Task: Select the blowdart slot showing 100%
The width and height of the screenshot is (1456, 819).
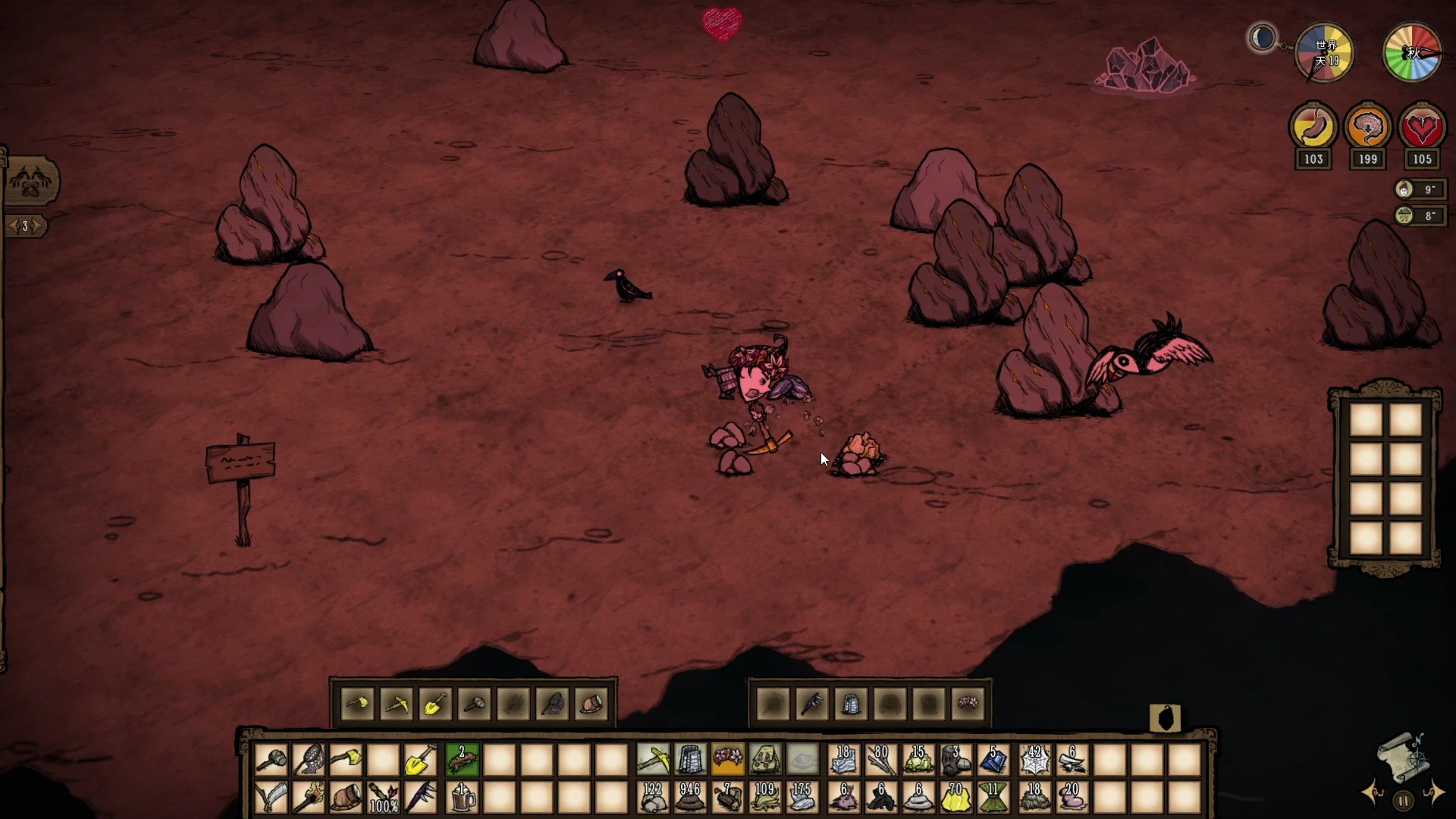Action: [384, 797]
